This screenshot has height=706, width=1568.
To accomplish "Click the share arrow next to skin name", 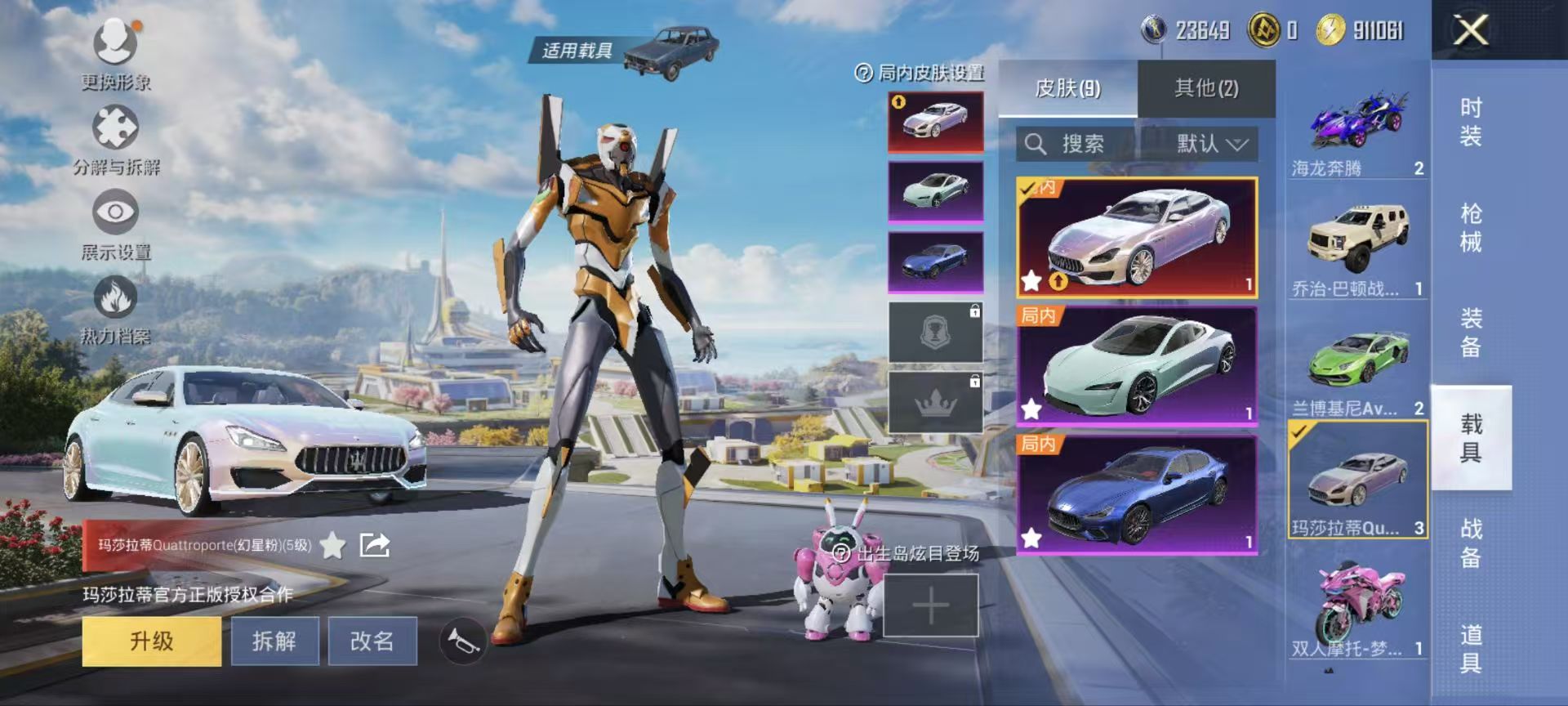I will pyautogui.click(x=375, y=545).
